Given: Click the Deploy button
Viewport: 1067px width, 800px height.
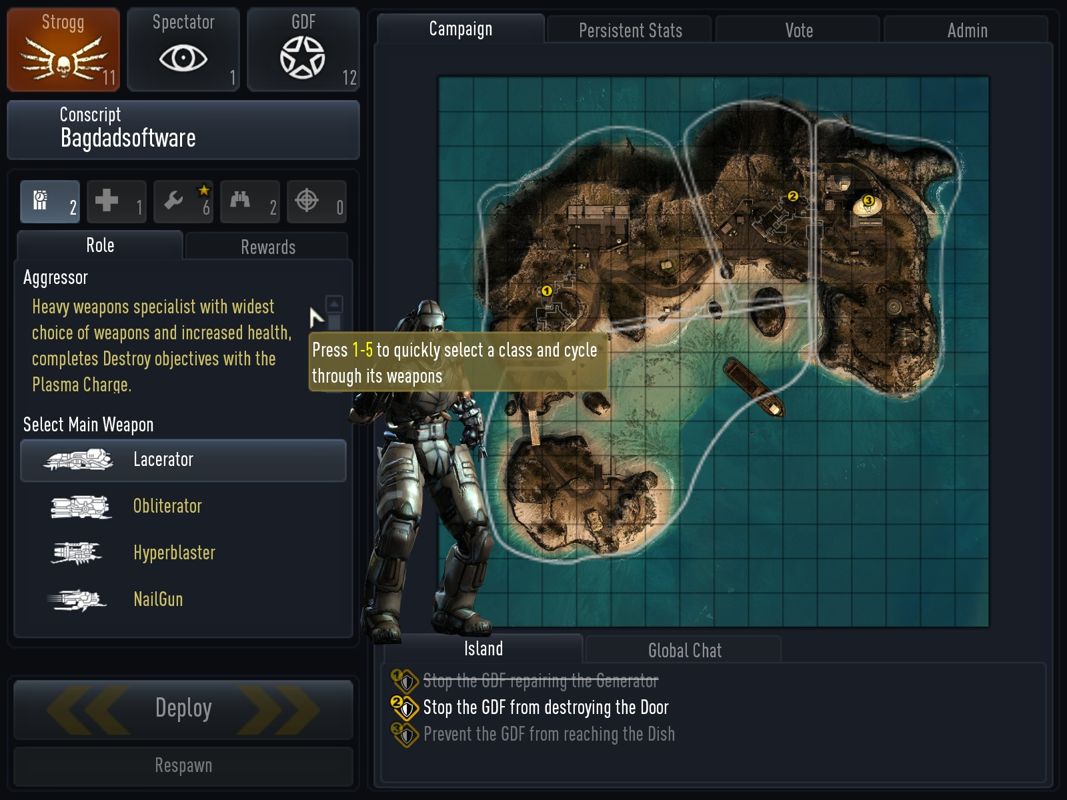Looking at the screenshot, I should point(183,709).
